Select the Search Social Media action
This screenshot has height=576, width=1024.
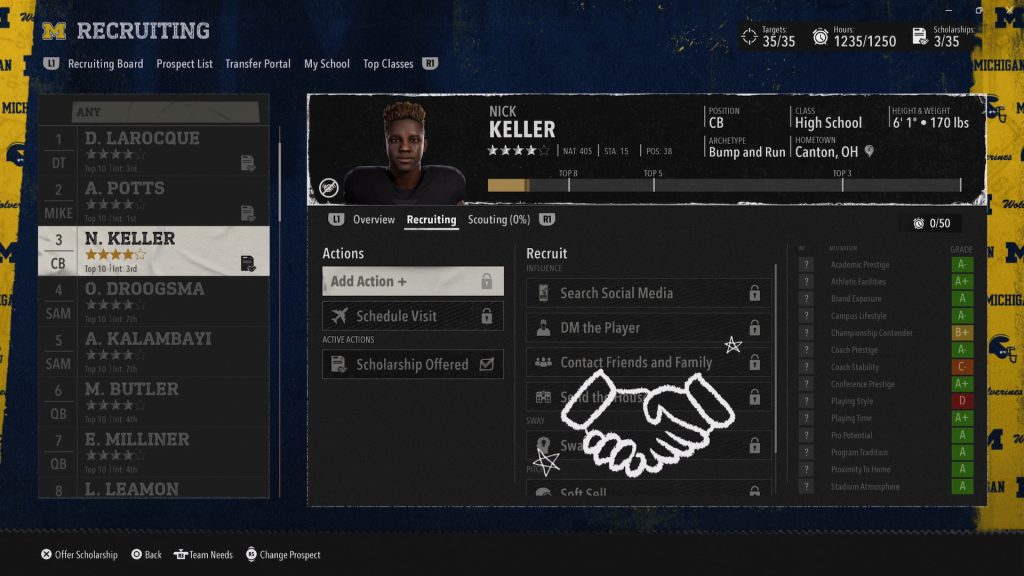pyautogui.click(x=648, y=294)
